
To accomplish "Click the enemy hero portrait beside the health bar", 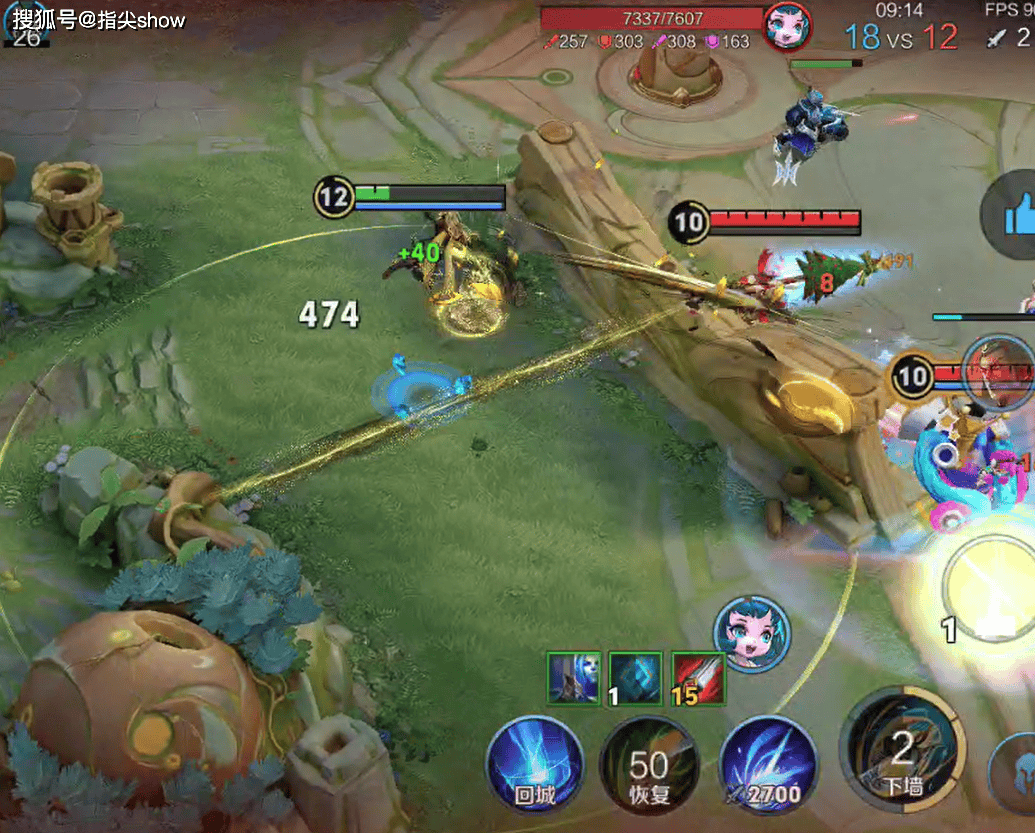I will (787, 25).
